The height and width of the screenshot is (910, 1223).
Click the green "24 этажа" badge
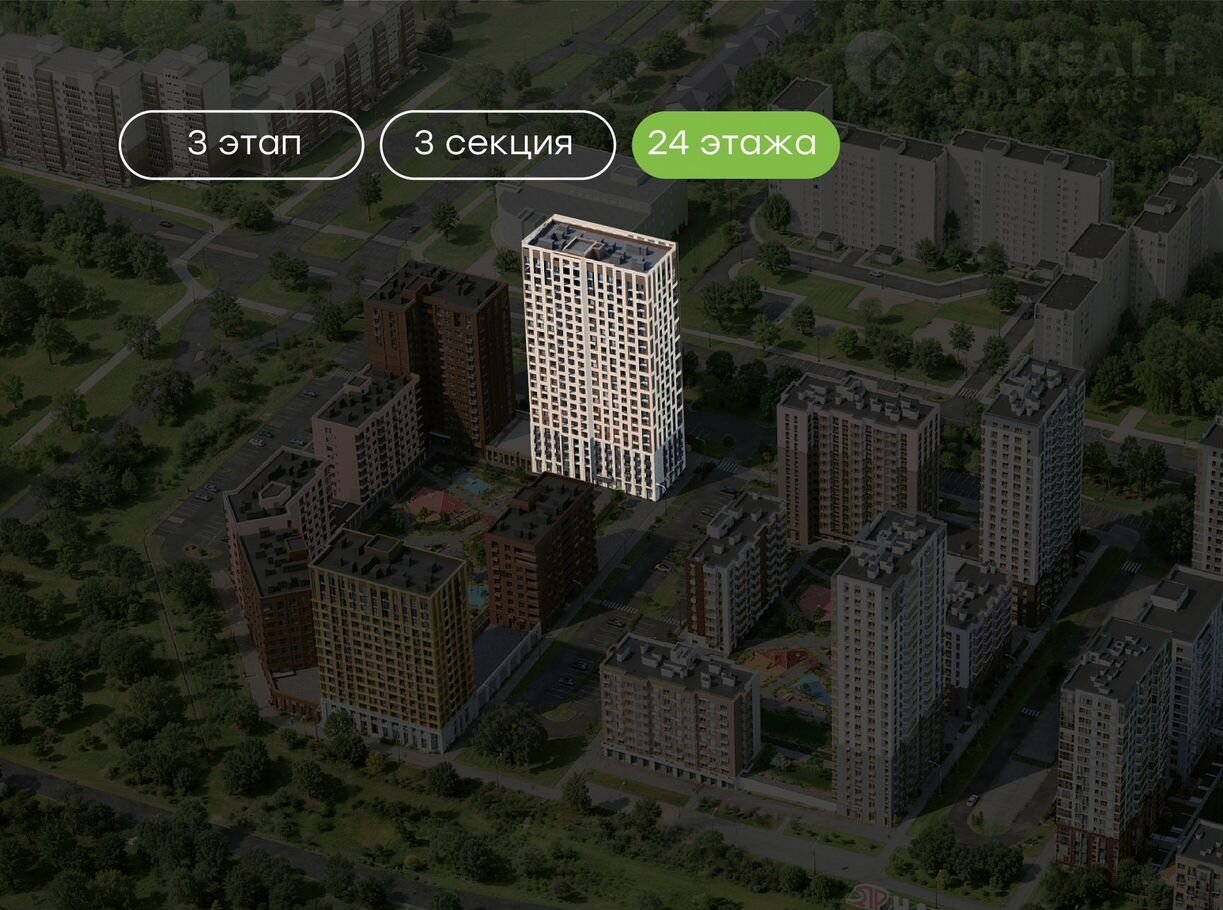click(x=735, y=144)
